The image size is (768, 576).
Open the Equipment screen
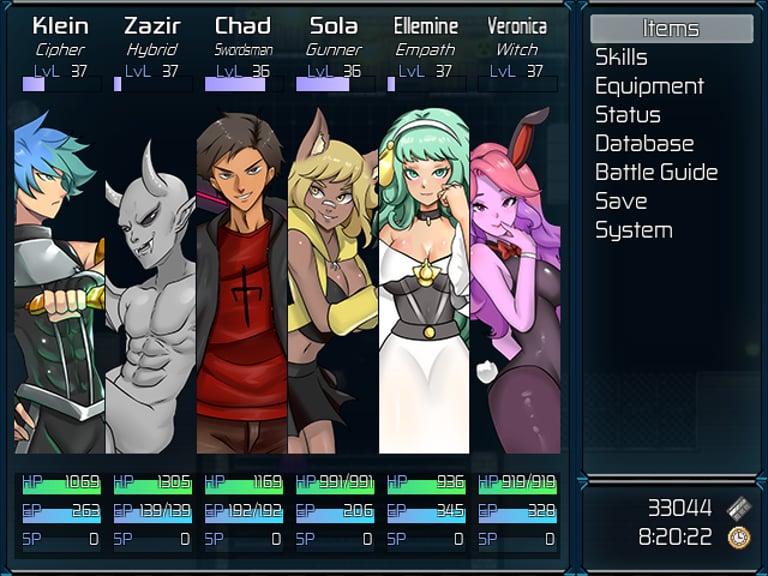click(649, 87)
